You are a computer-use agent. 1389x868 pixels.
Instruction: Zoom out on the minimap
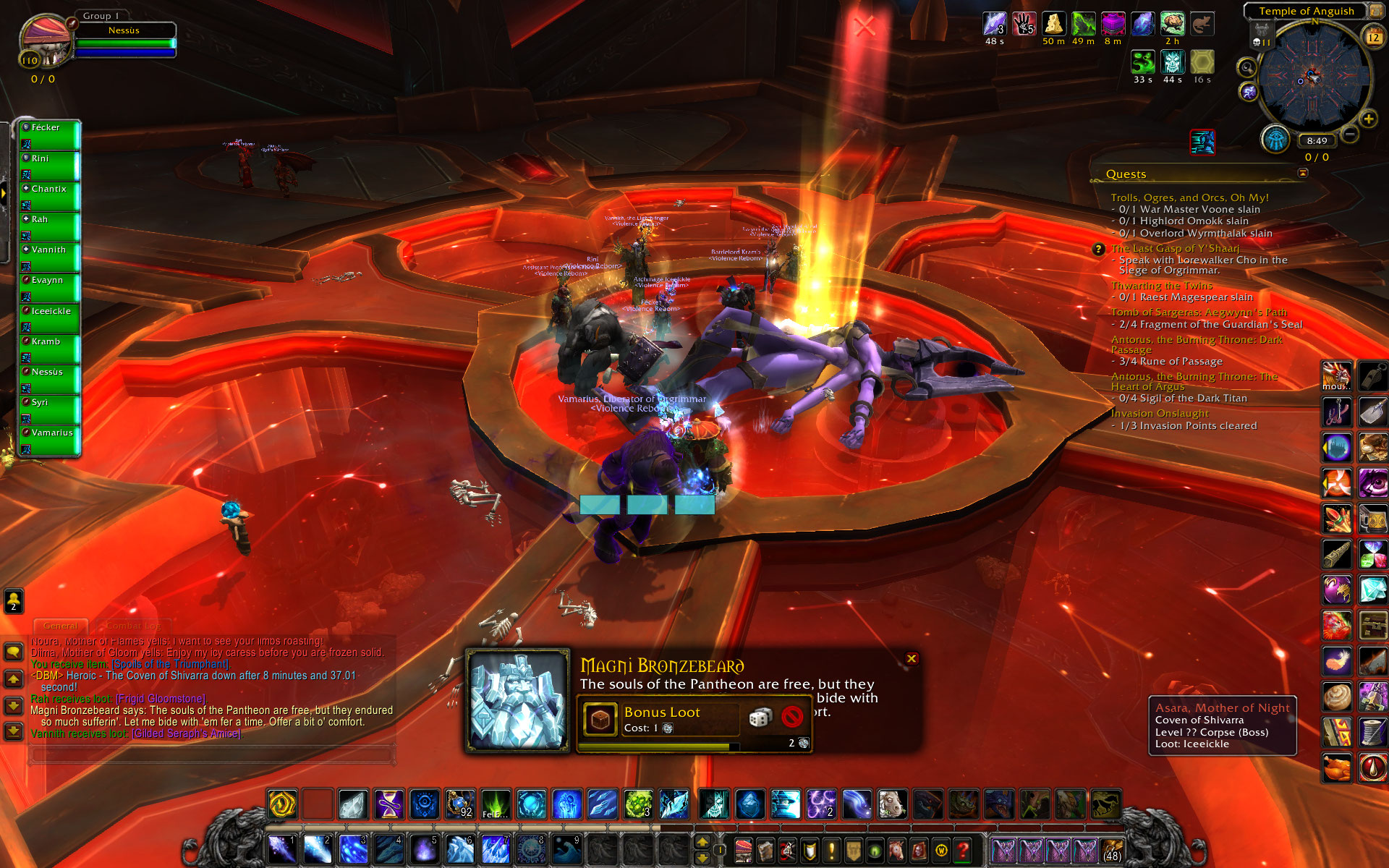(x=1349, y=134)
